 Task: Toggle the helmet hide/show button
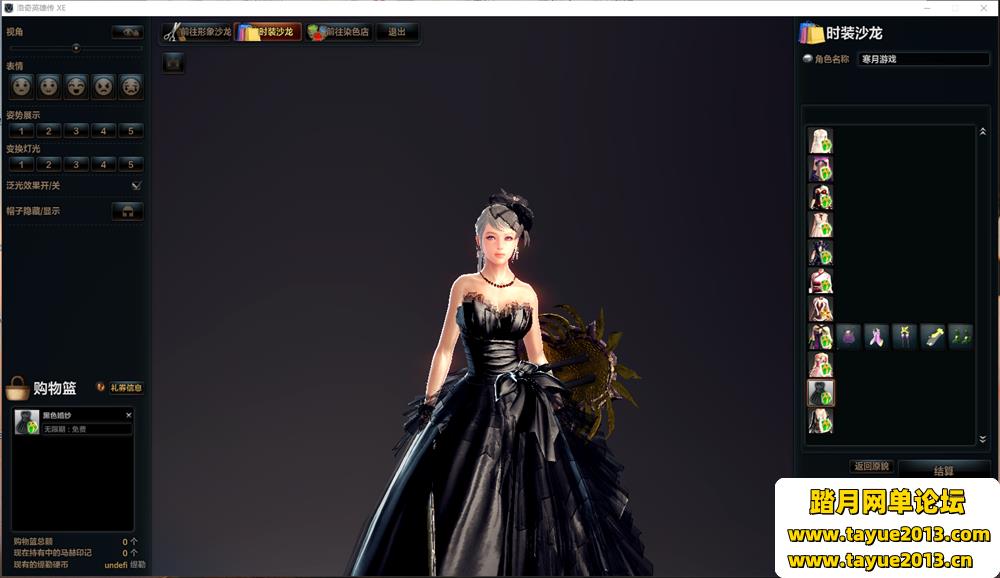(127, 211)
